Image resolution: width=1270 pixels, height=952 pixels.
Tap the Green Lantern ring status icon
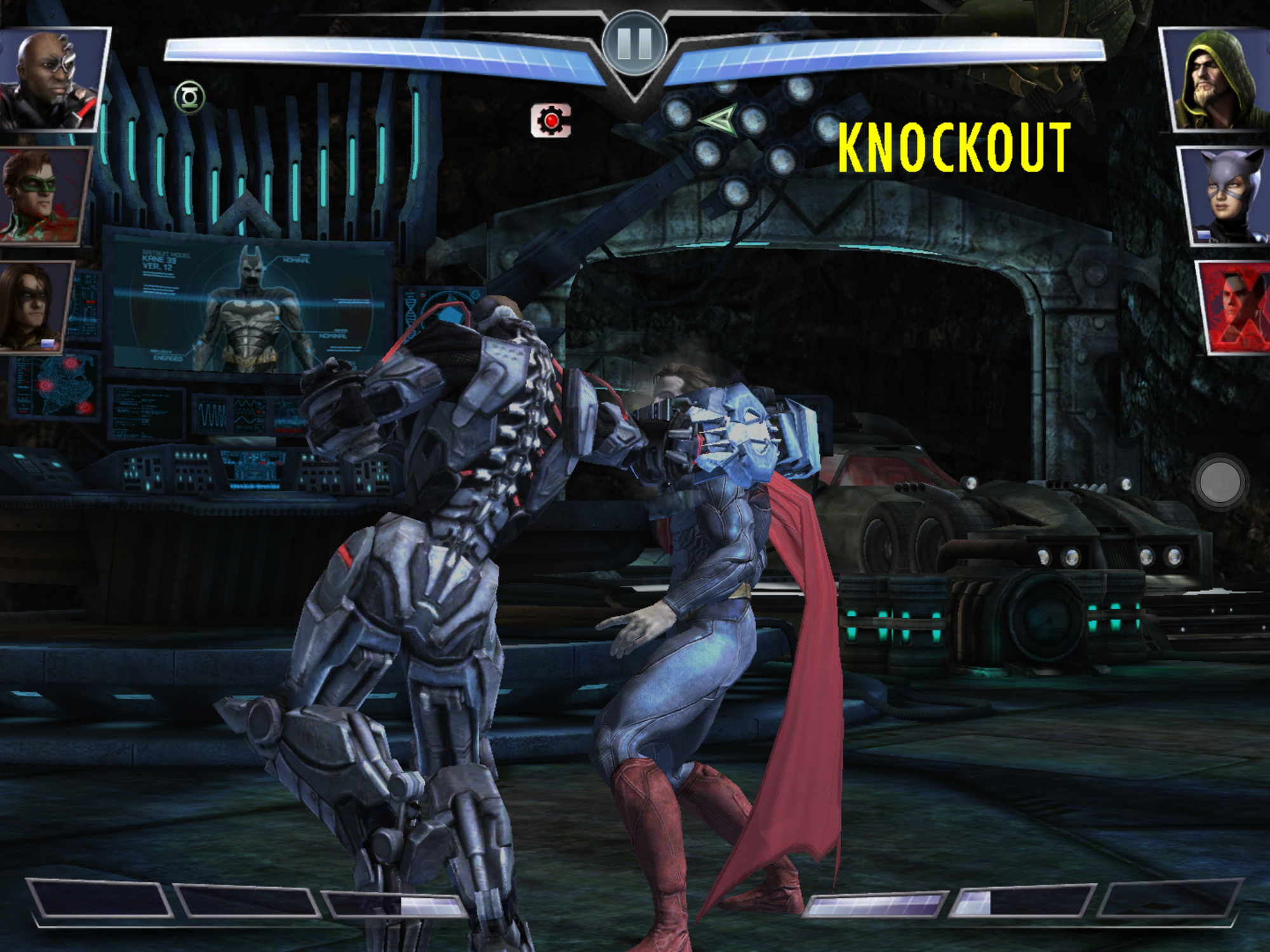click(x=189, y=98)
